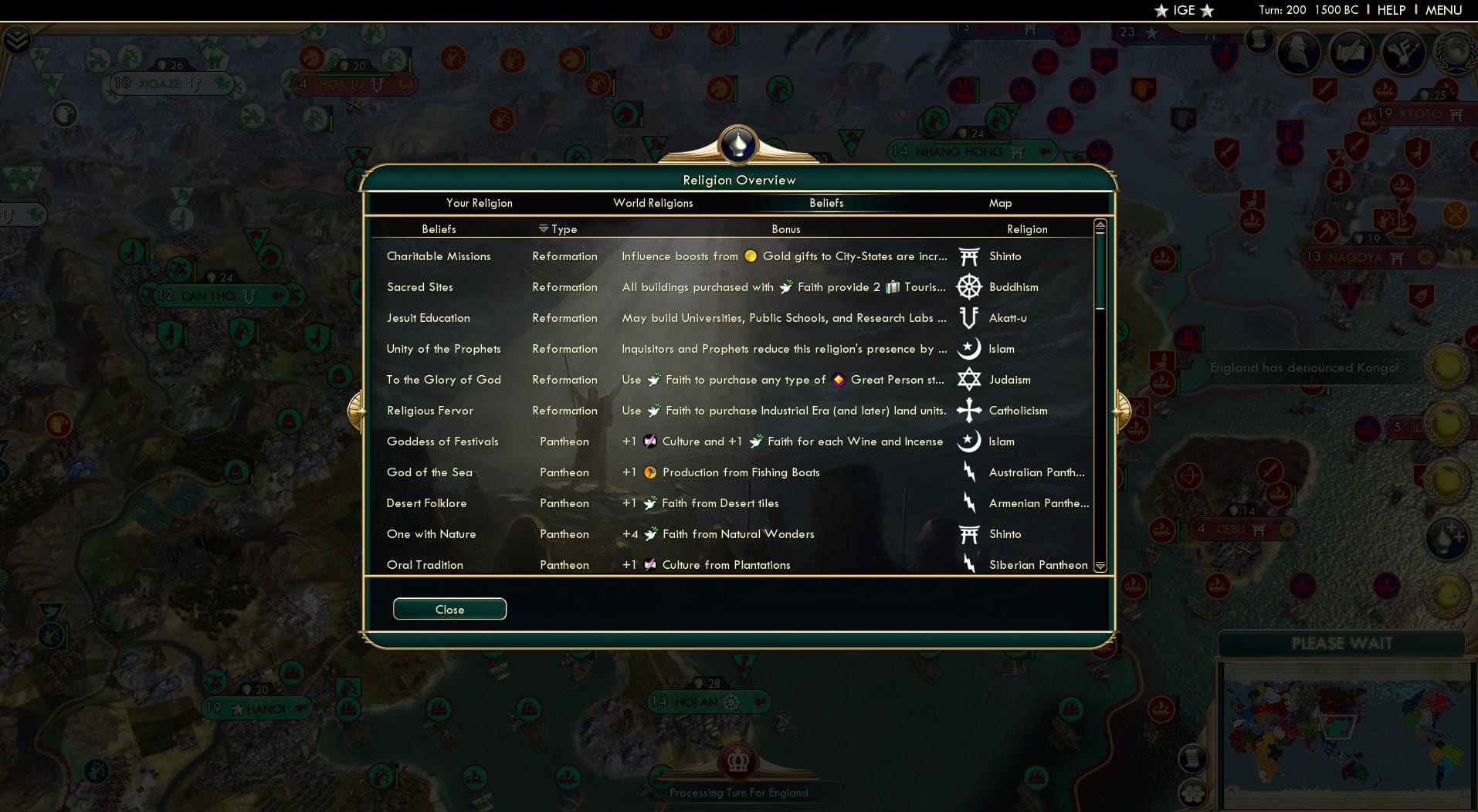This screenshot has height=812, width=1478.
Task: Click the Faith icon in the One with Nature bonus
Action: pos(651,533)
